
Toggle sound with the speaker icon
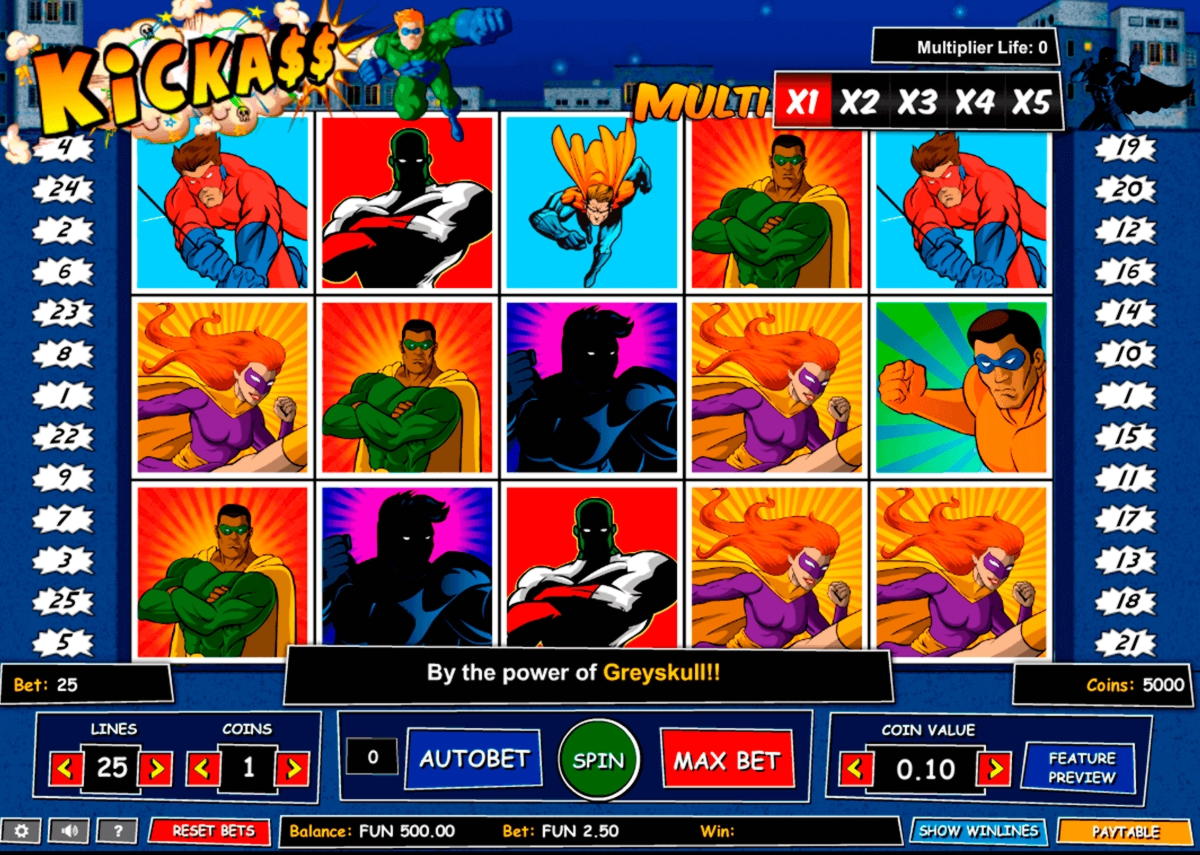pyautogui.click(x=69, y=830)
